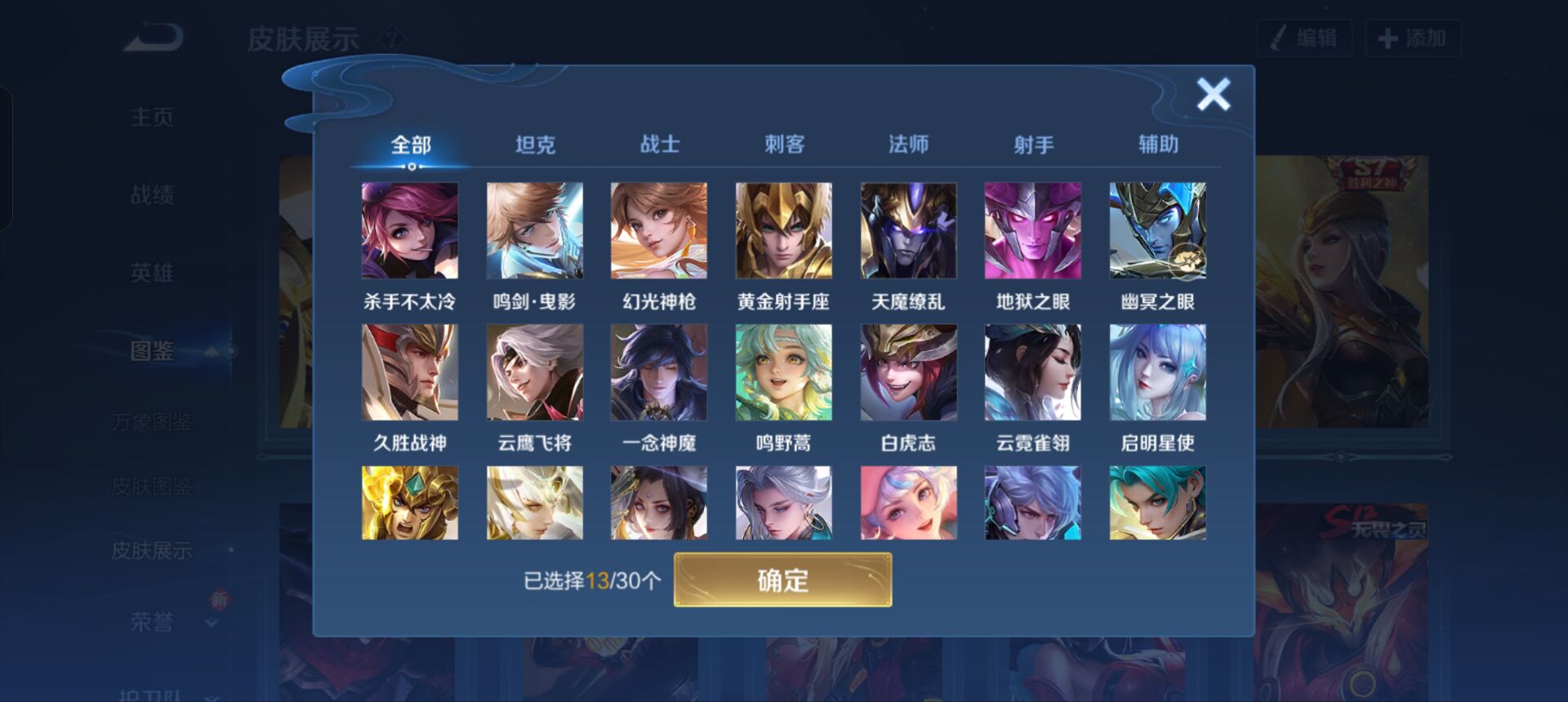Select the 杀手不太冷 skin portrait
The image size is (1568, 702).
[x=409, y=231]
